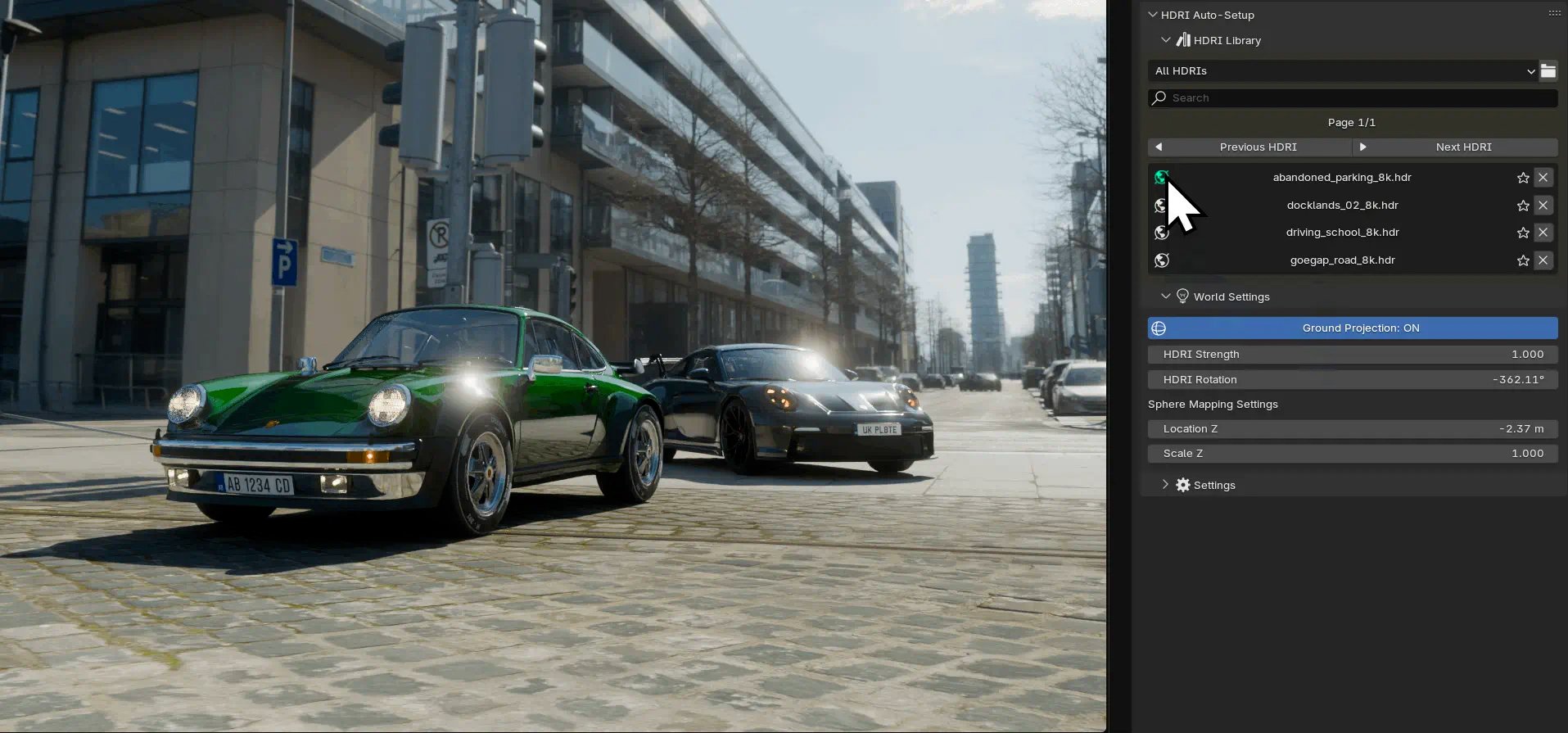Toggle Ground Projection off
Screen dimensions: 1568x733
pyautogui.click(x=1353, y=328)
